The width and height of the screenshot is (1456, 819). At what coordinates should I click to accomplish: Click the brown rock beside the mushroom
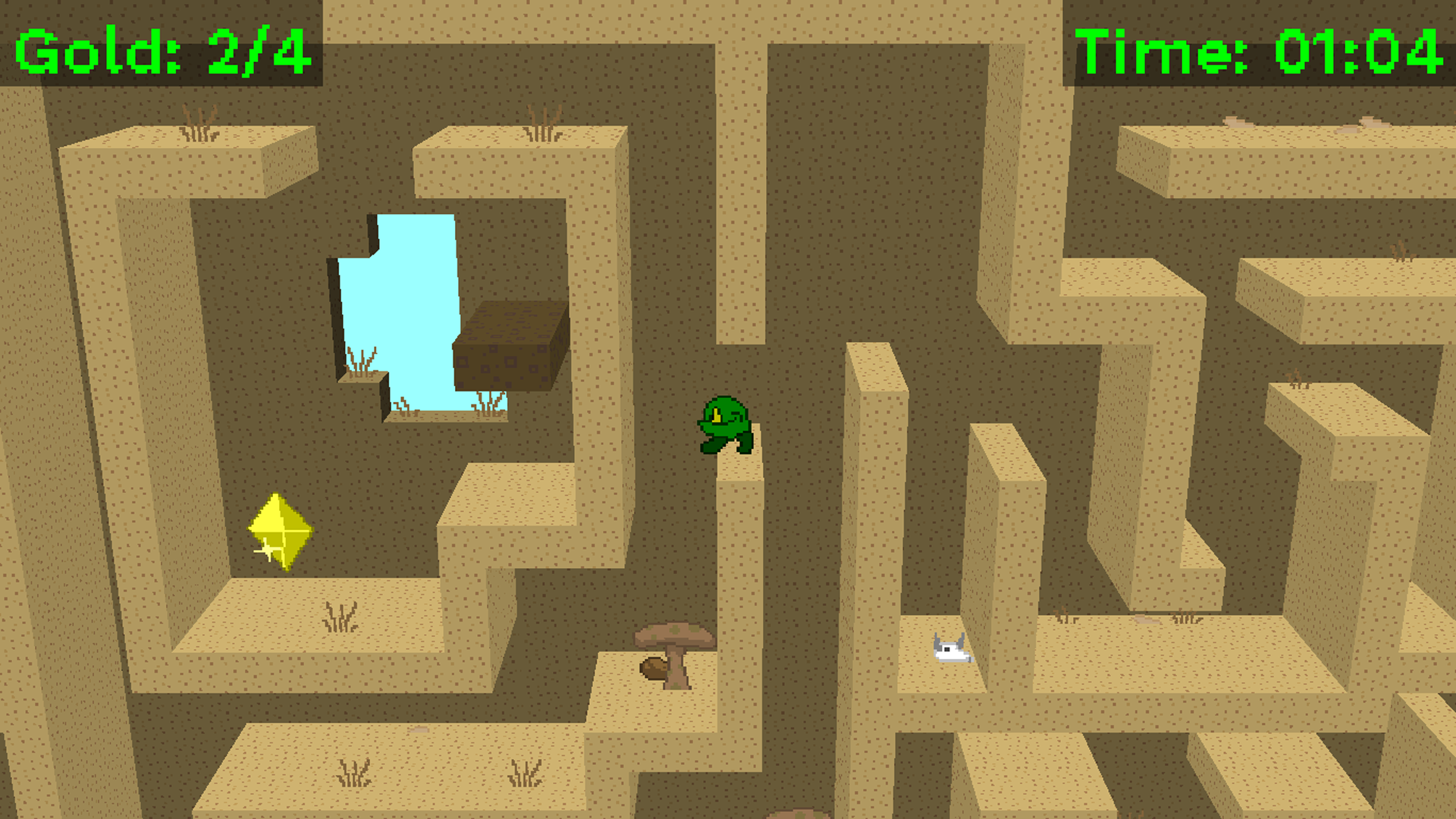[654, 670]
